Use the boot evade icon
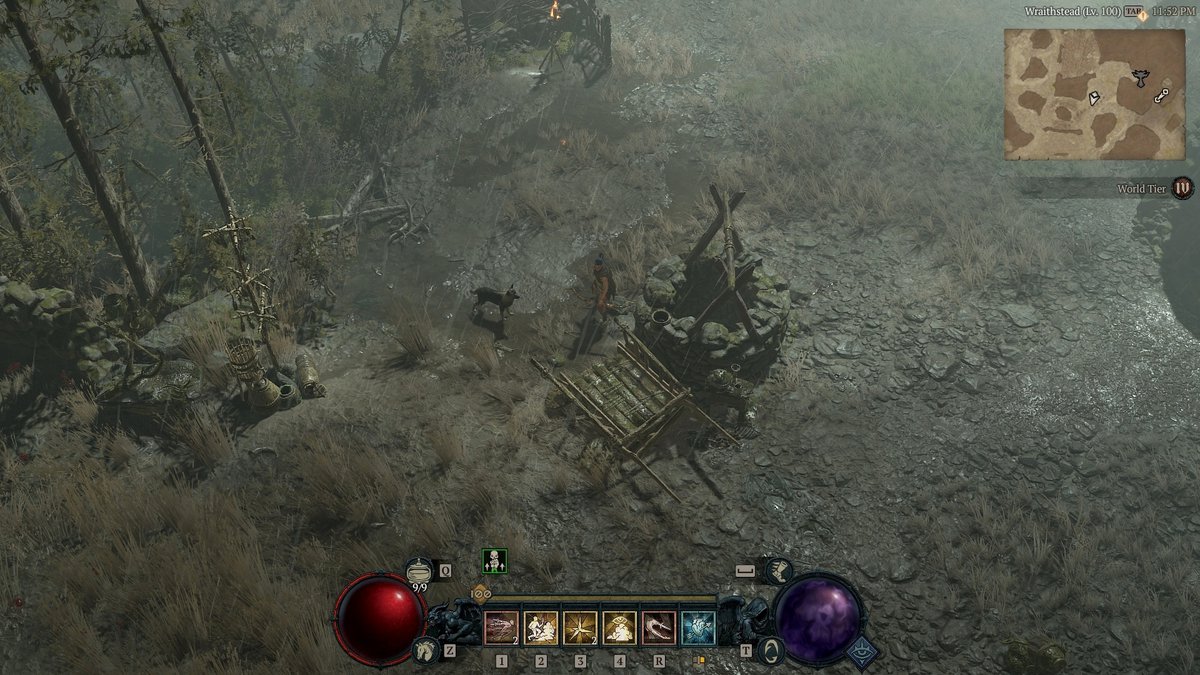 click(777, 571)
